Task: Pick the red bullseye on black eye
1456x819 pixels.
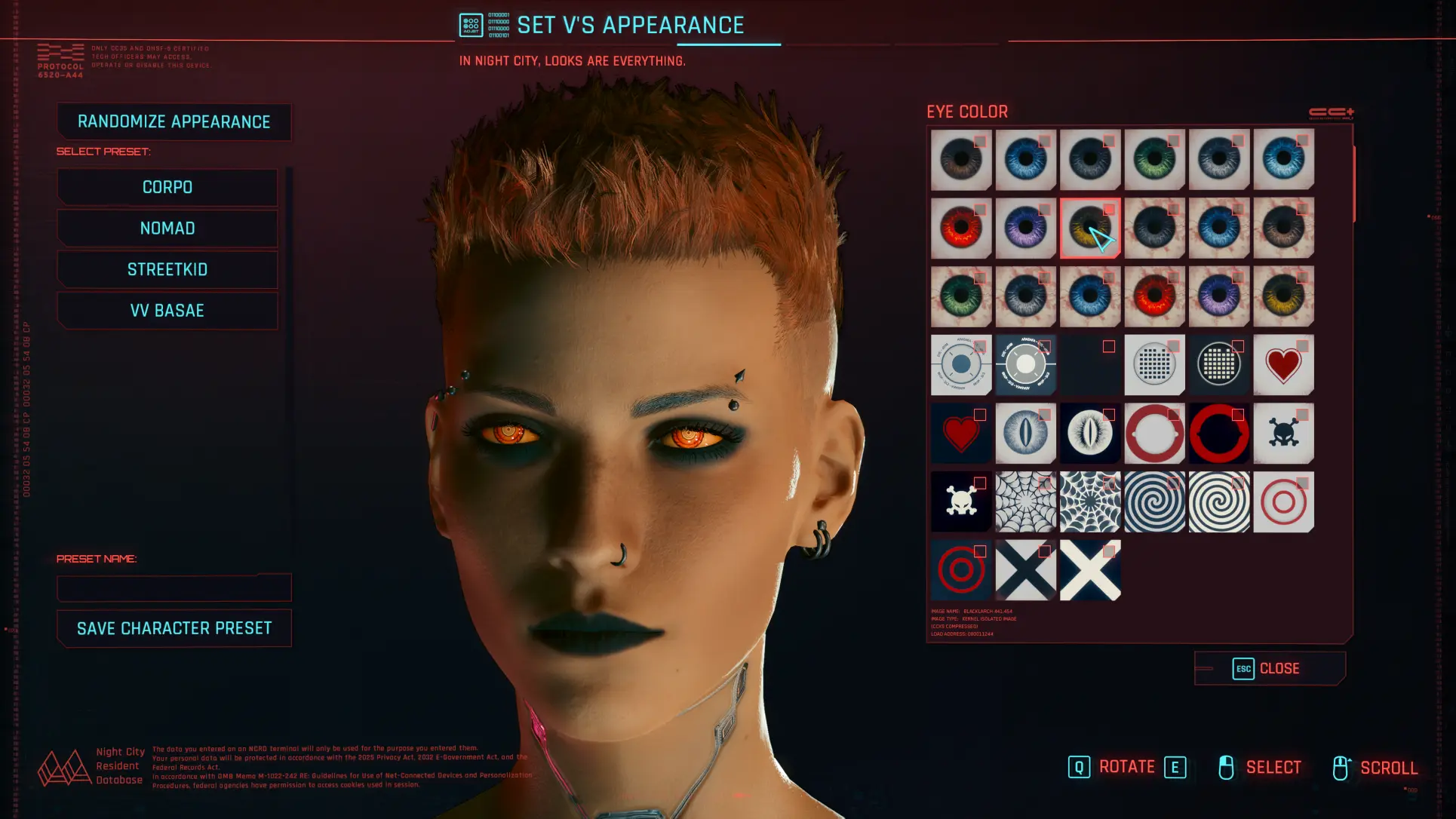Action: point(960,571)
